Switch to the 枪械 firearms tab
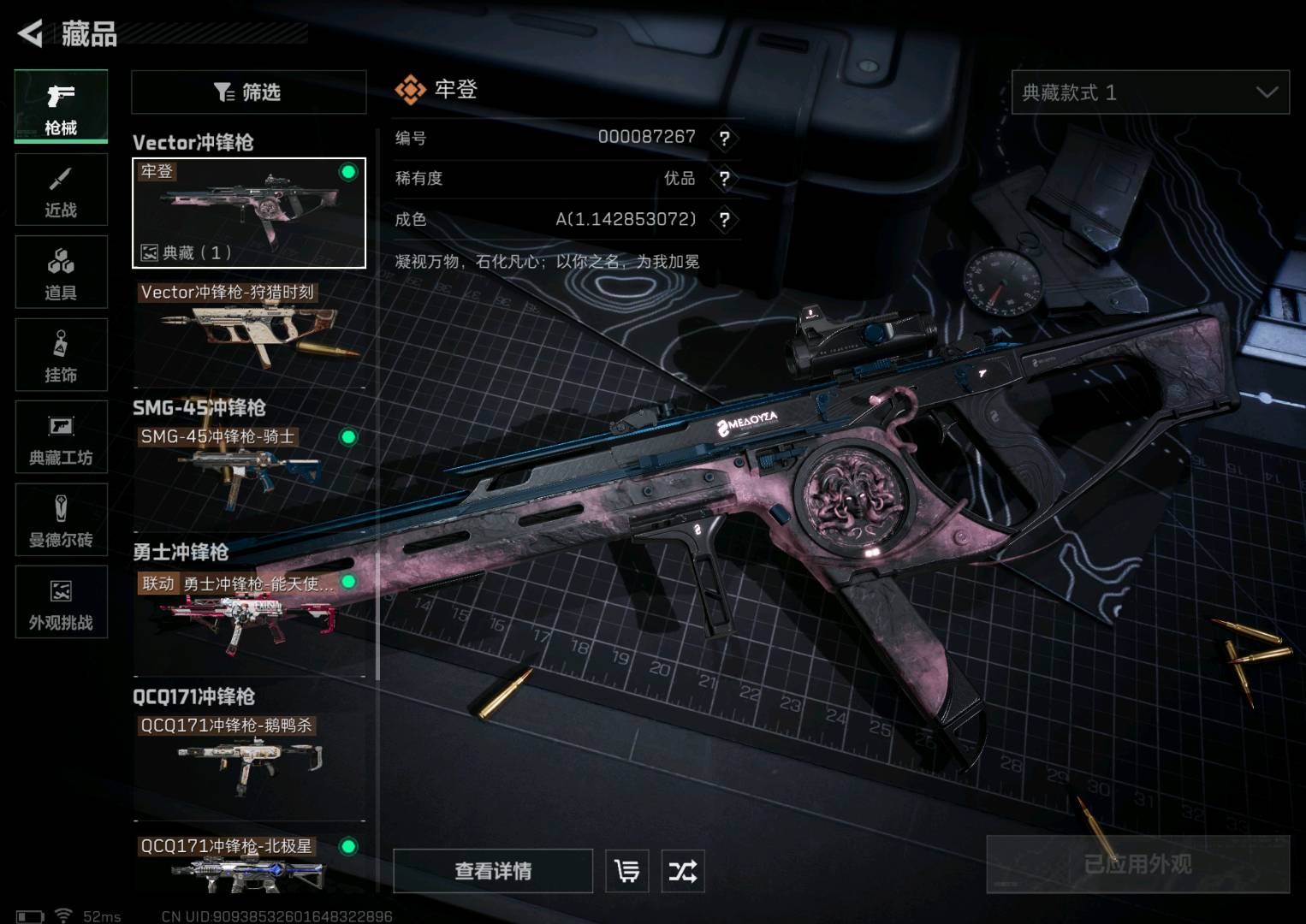The height and width of the screenshot is (924, 1306). click(61, 106)
